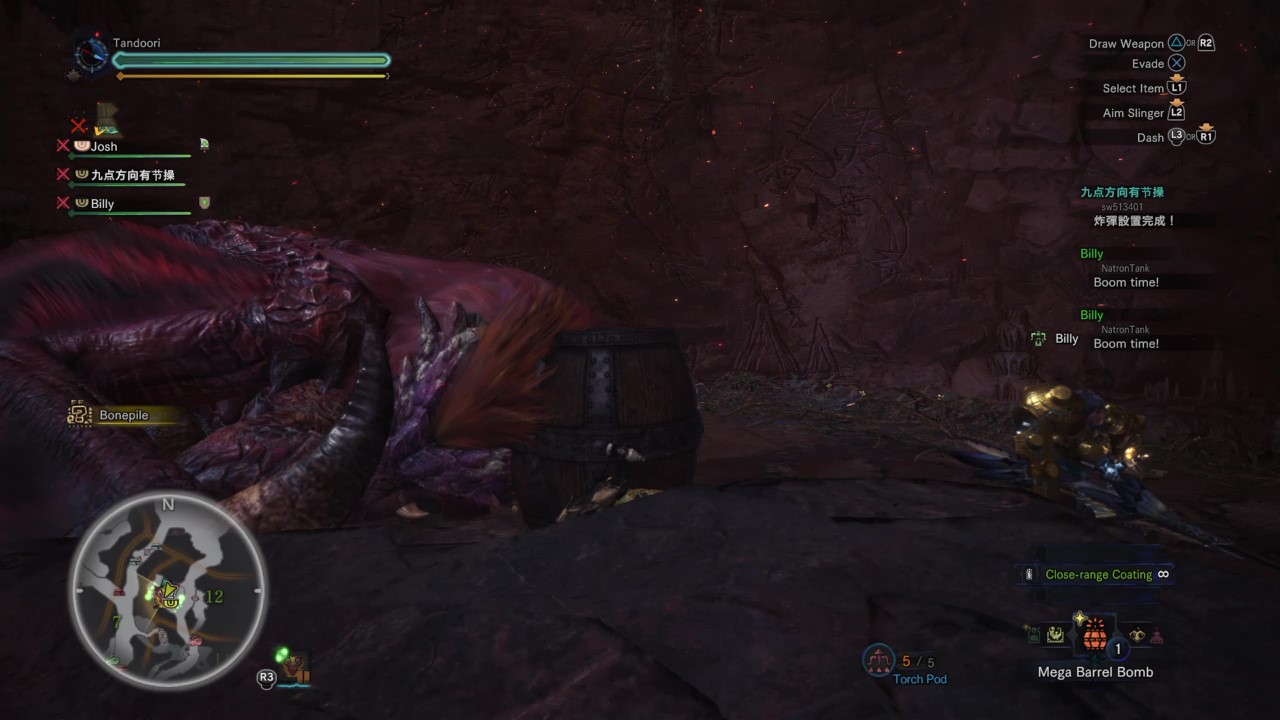Click the red X beside Josh's name

pos(63,146)
